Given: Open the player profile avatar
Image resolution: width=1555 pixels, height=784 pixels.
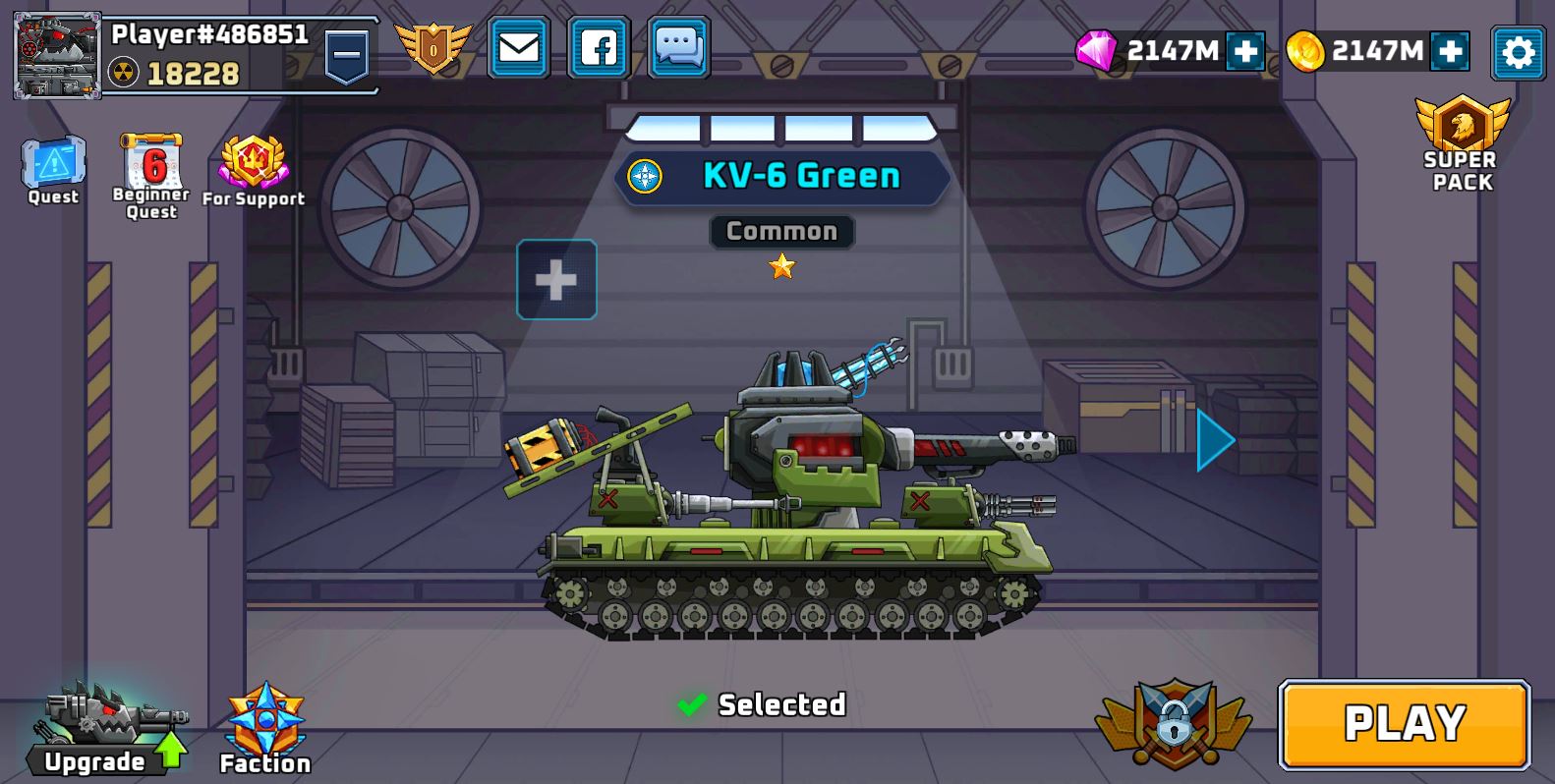Looking at the screenshot, I should tap(57, 55).
